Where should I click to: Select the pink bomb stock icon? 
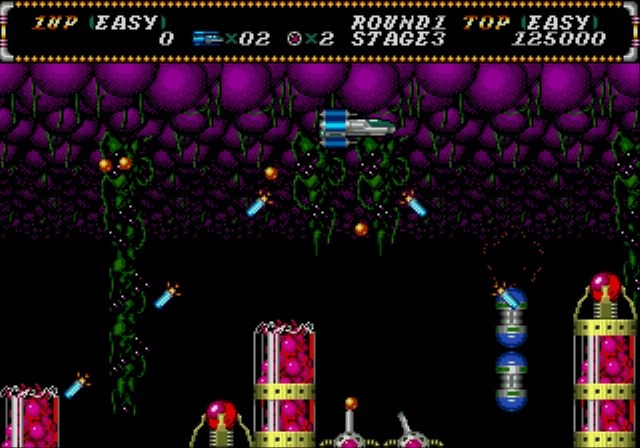[x=295, y=39]
